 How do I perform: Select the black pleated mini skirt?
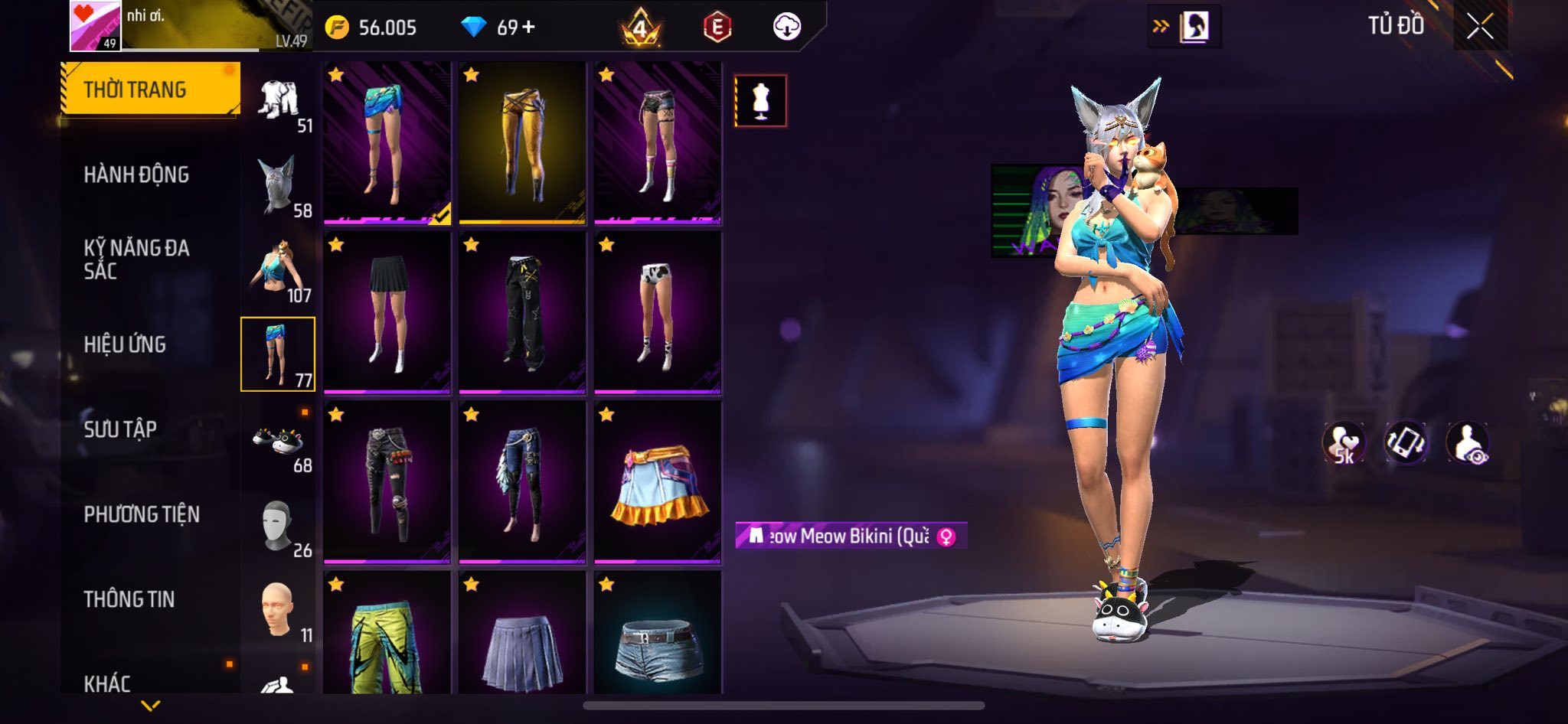pyautogui.click(x=387, y=312)
